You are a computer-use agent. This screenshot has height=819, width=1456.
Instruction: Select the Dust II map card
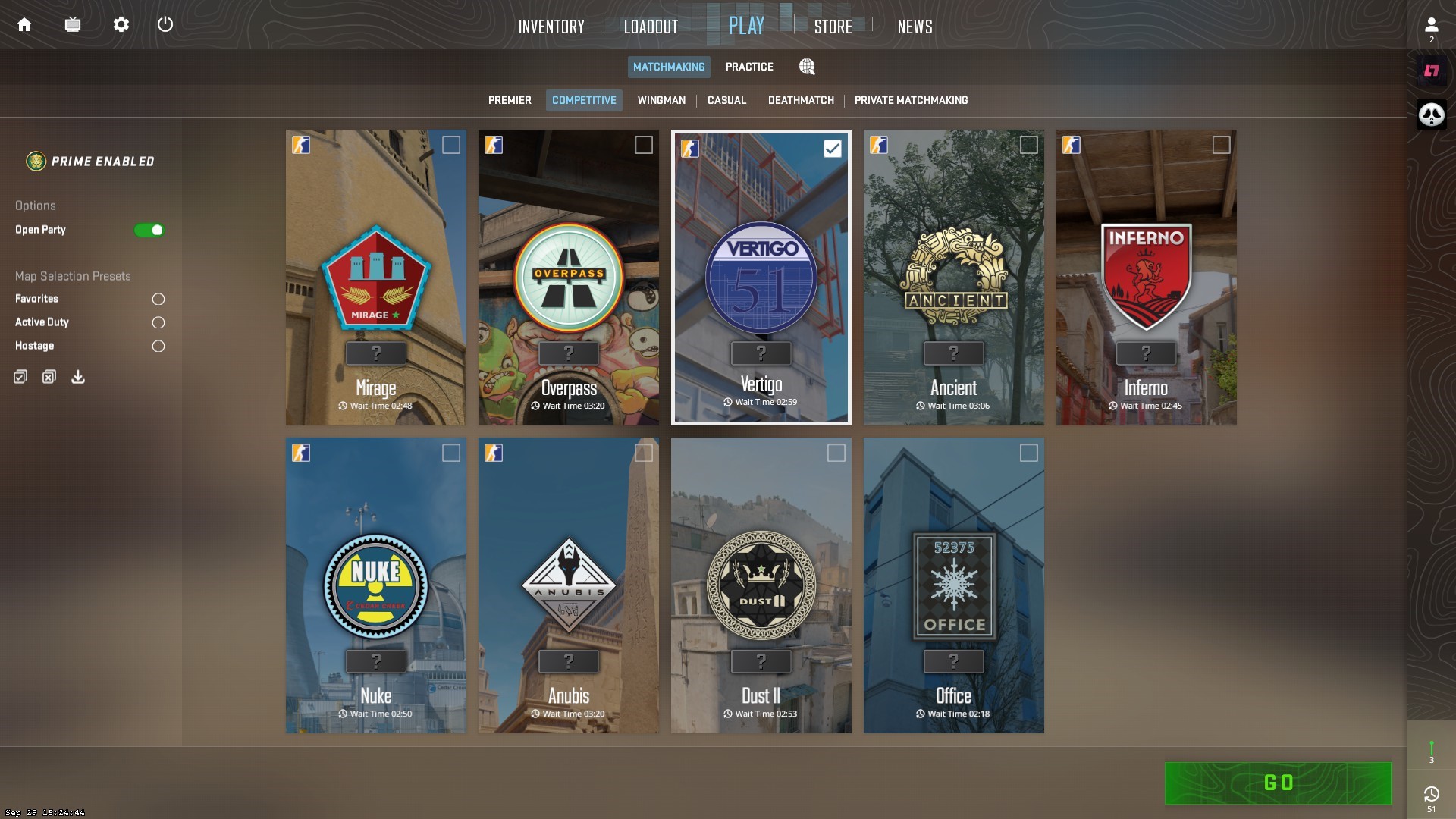point(761,585)
